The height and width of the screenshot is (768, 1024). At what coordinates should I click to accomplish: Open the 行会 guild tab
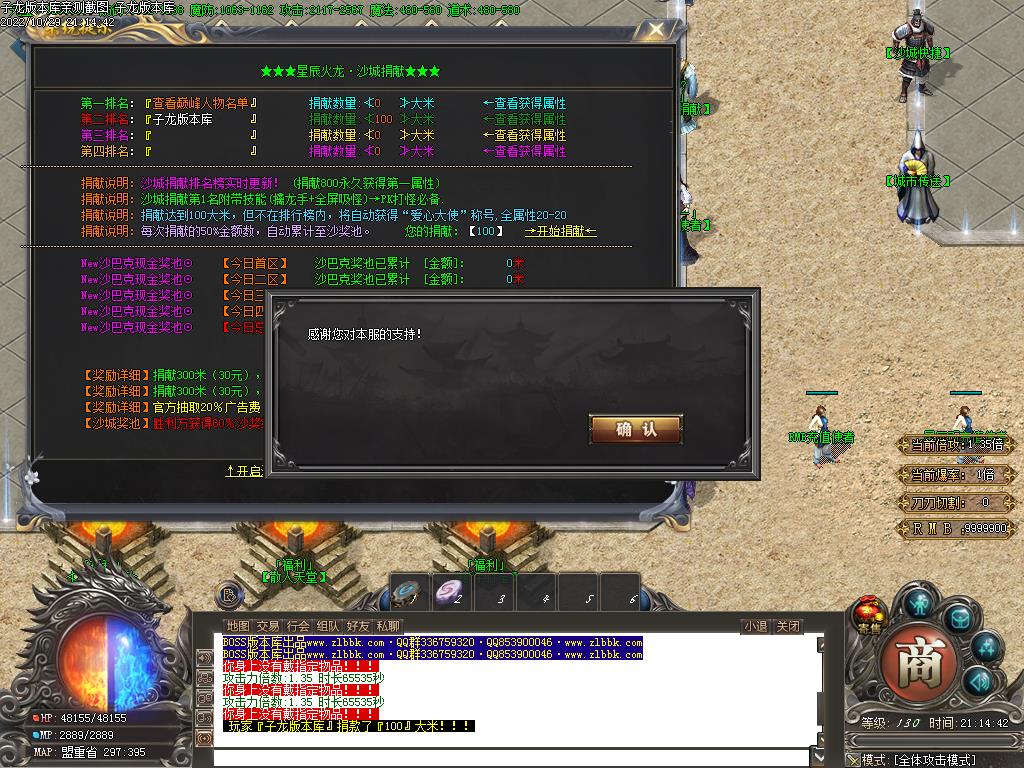297,626
